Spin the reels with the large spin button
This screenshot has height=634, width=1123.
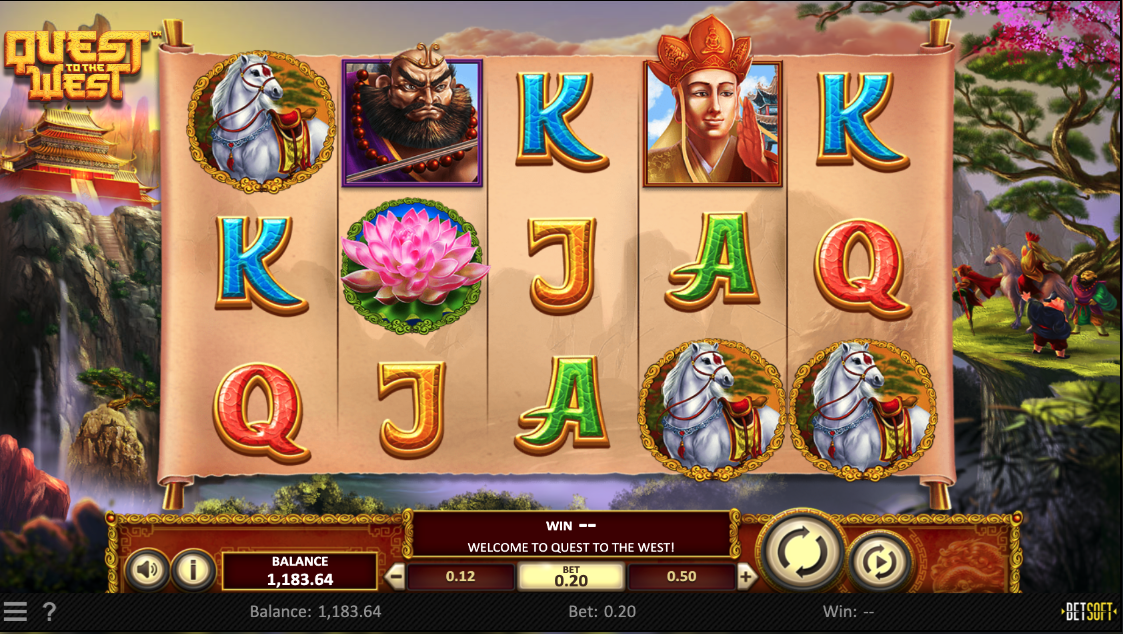pos(801,550)
